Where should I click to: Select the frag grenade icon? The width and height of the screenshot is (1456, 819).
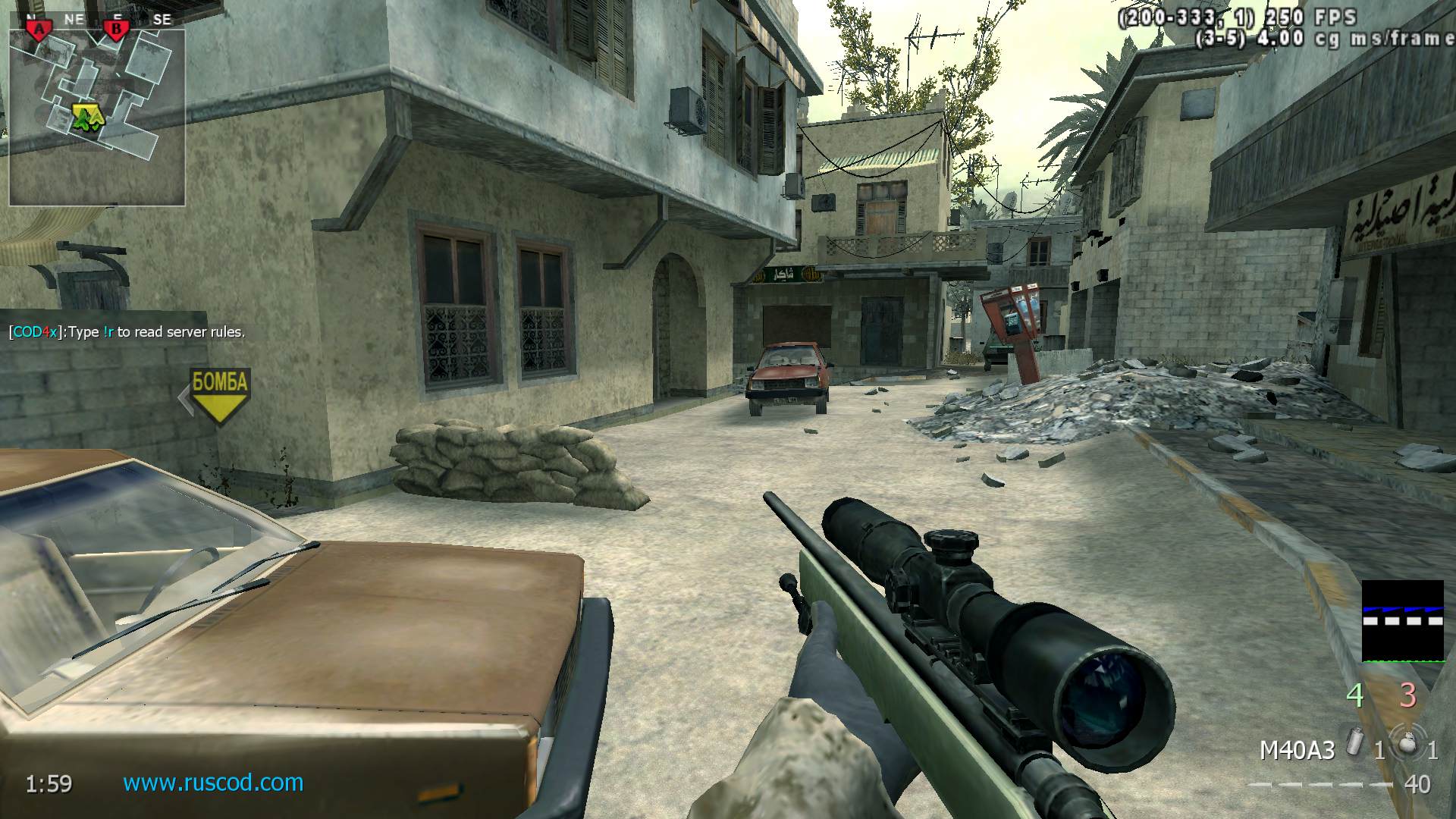pos(1407,745)
